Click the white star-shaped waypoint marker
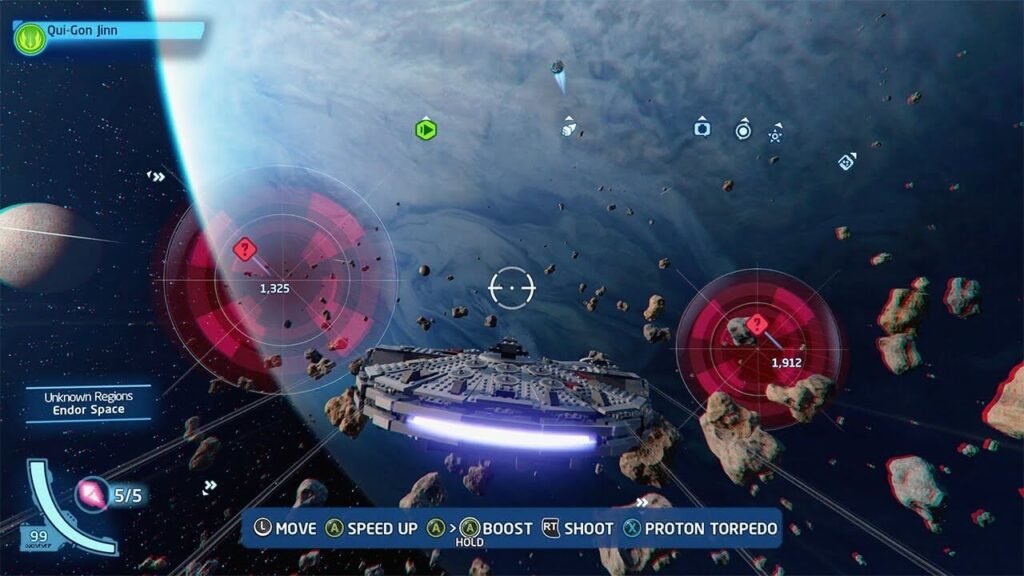Viewport: 1024px width, 576px height. (x=776, y=134)
